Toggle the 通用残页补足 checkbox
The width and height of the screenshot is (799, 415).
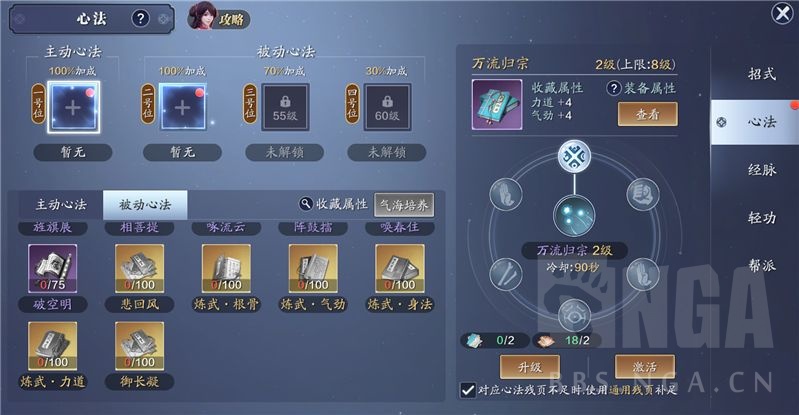[x=467, y=389]
